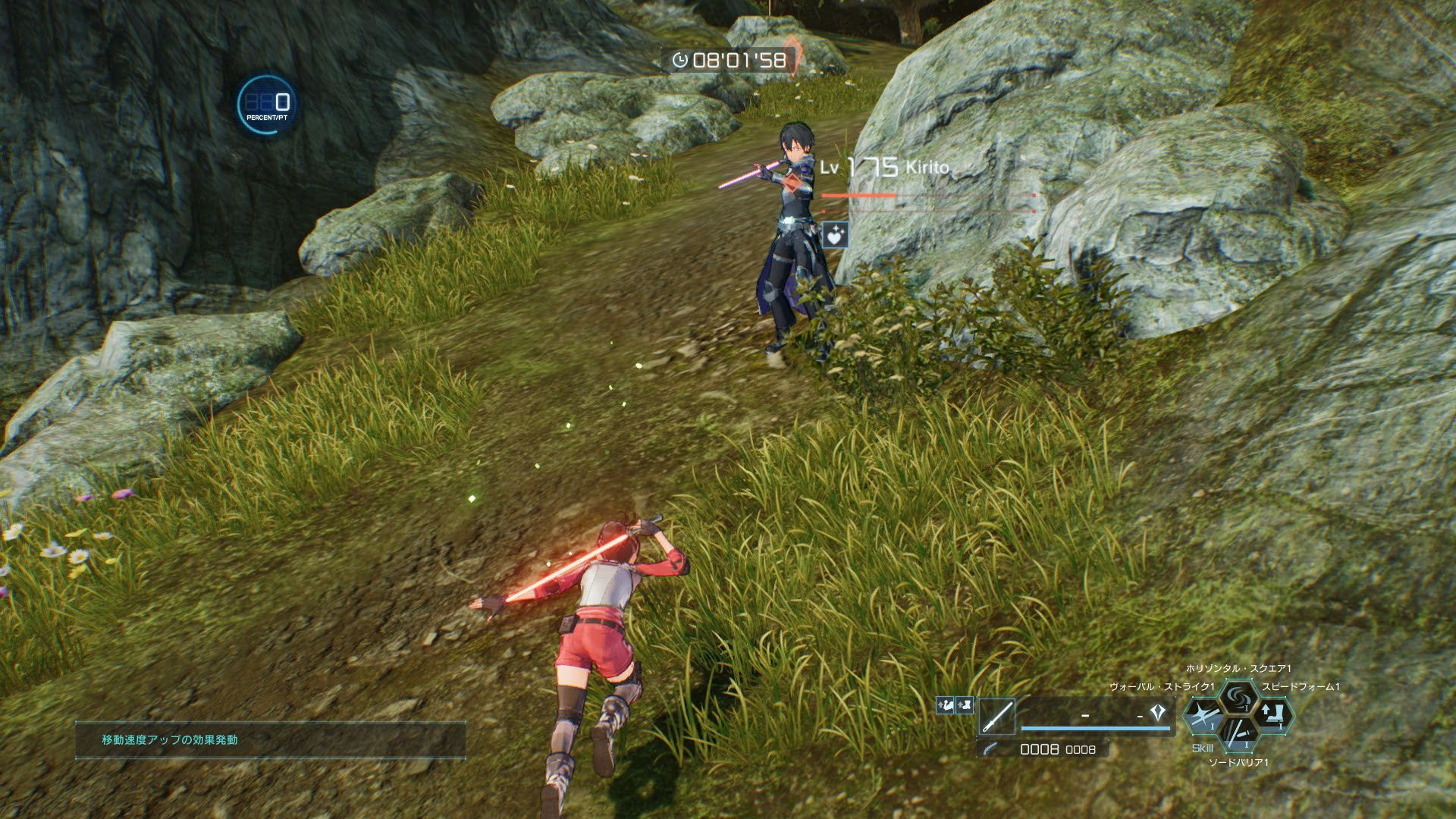Activate the Sword Barrier skill hexagon
Screen dimensions: 1456x819
click(x=1239, y=736)
